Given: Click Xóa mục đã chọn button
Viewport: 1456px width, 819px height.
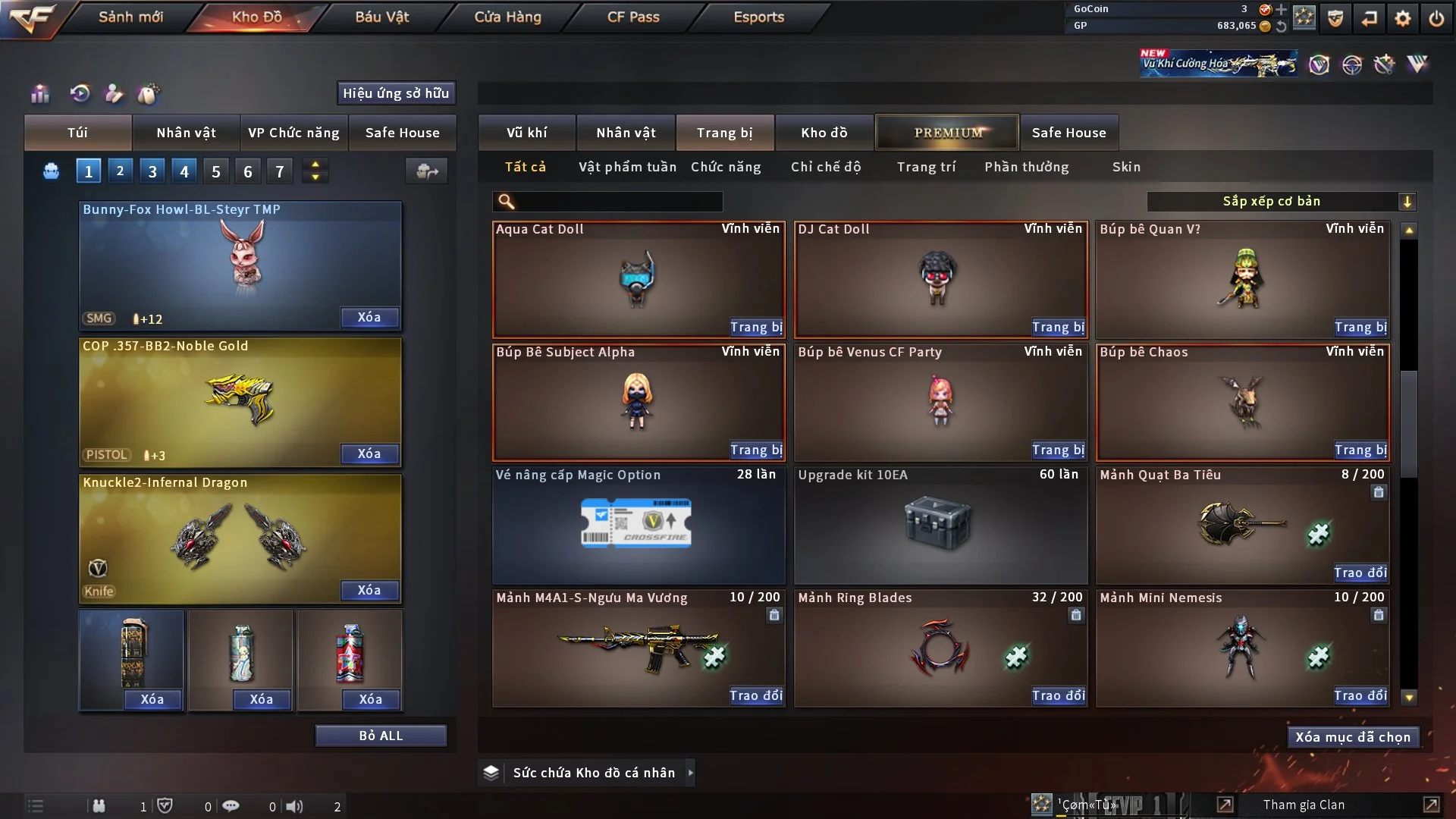Looking at the screenshot, I should click(1353, 737).
